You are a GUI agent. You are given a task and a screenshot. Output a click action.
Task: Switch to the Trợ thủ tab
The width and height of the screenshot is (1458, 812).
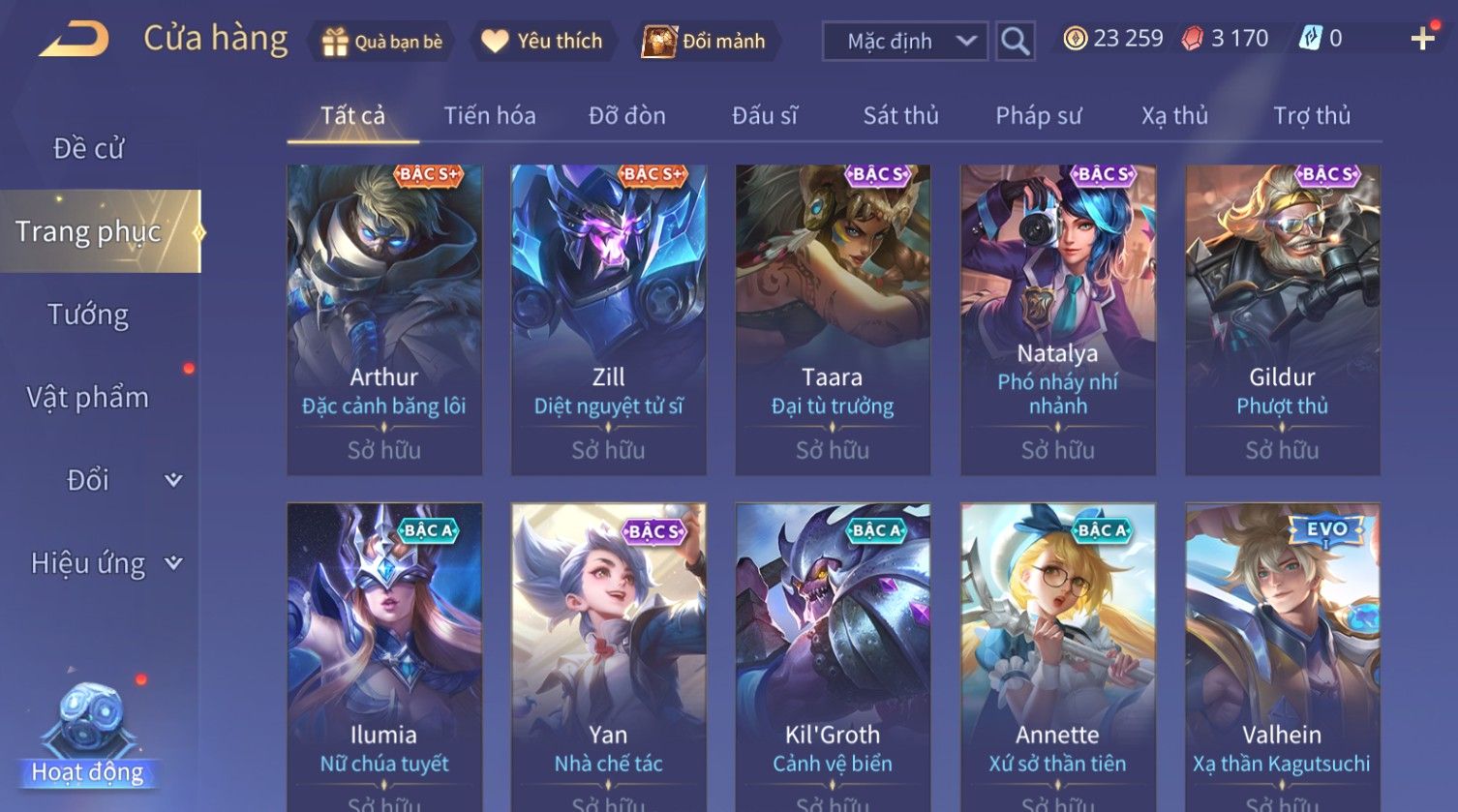pos(1311,116)
